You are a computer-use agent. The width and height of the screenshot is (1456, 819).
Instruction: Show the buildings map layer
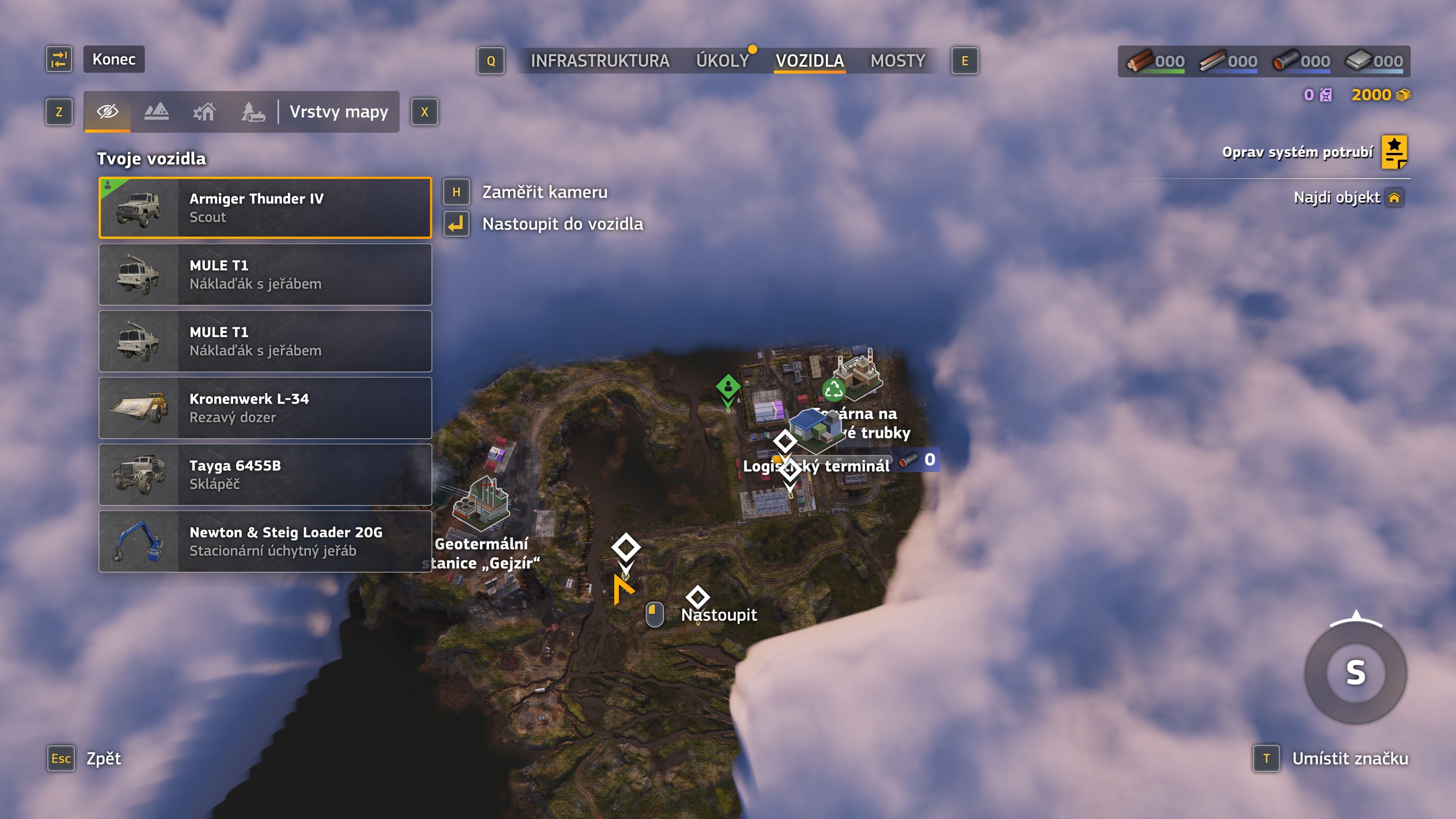[205, 112]
